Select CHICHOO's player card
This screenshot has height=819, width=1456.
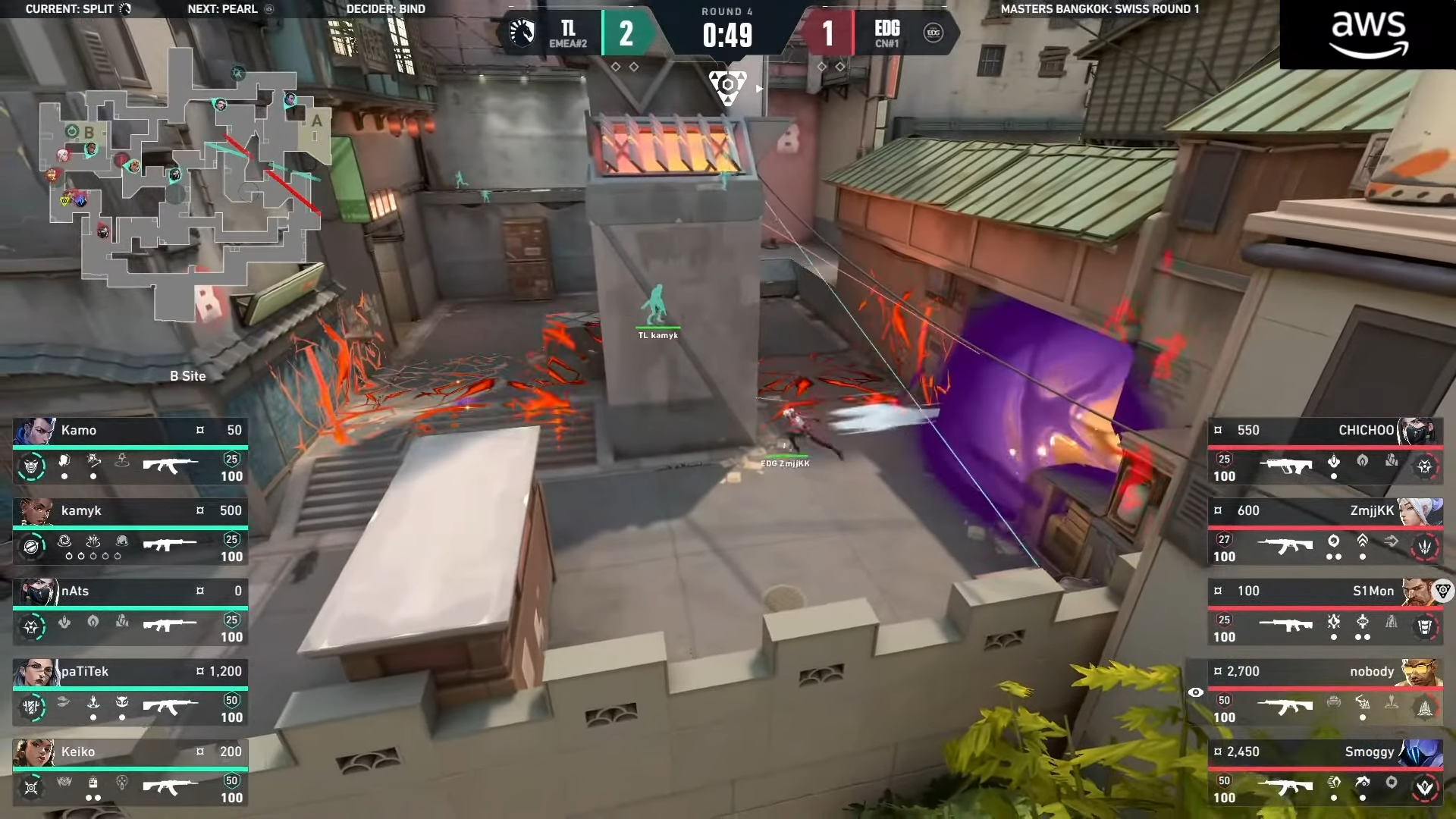(1325, 452)
